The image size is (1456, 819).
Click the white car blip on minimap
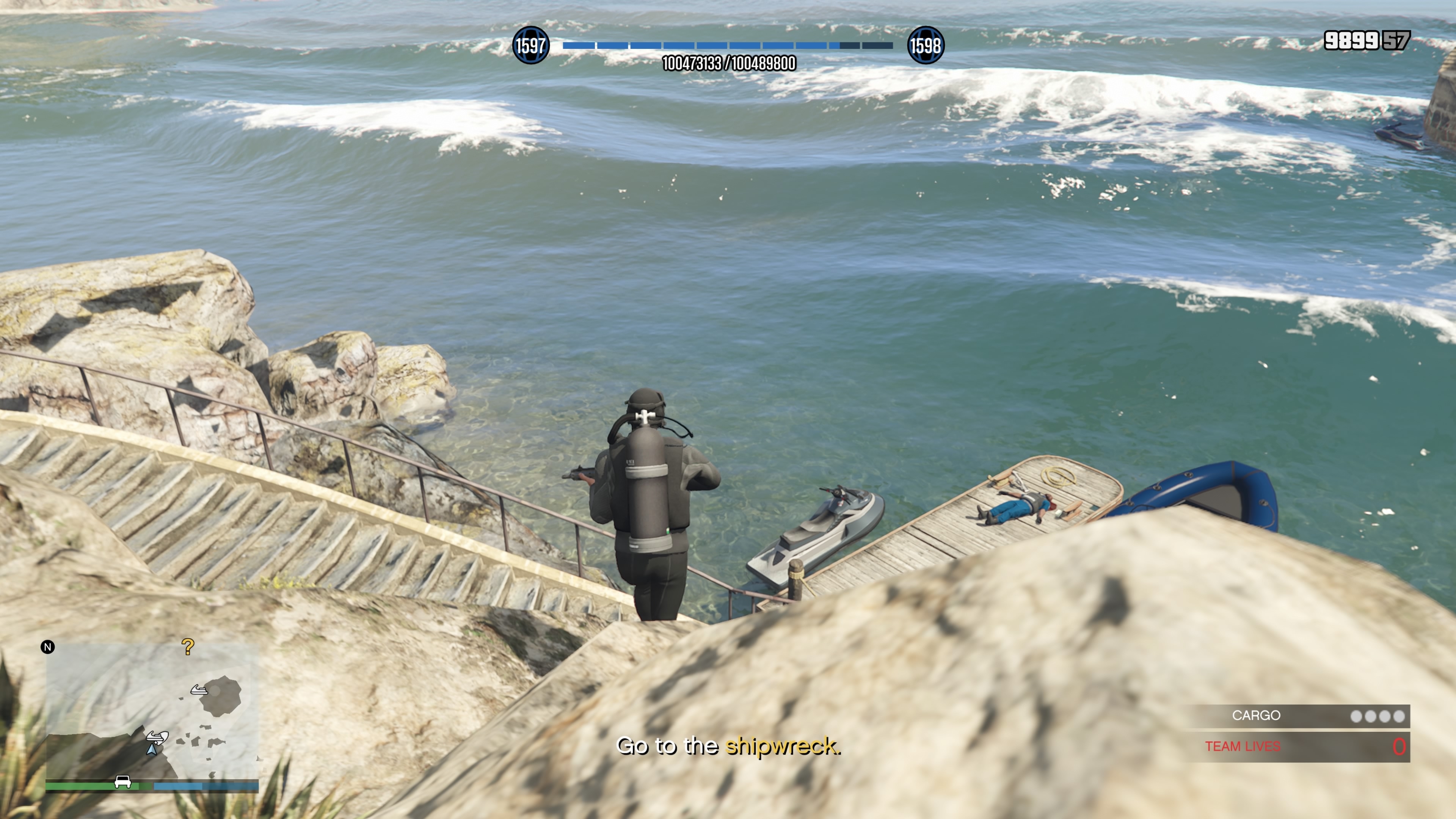(x=122, y=782)
